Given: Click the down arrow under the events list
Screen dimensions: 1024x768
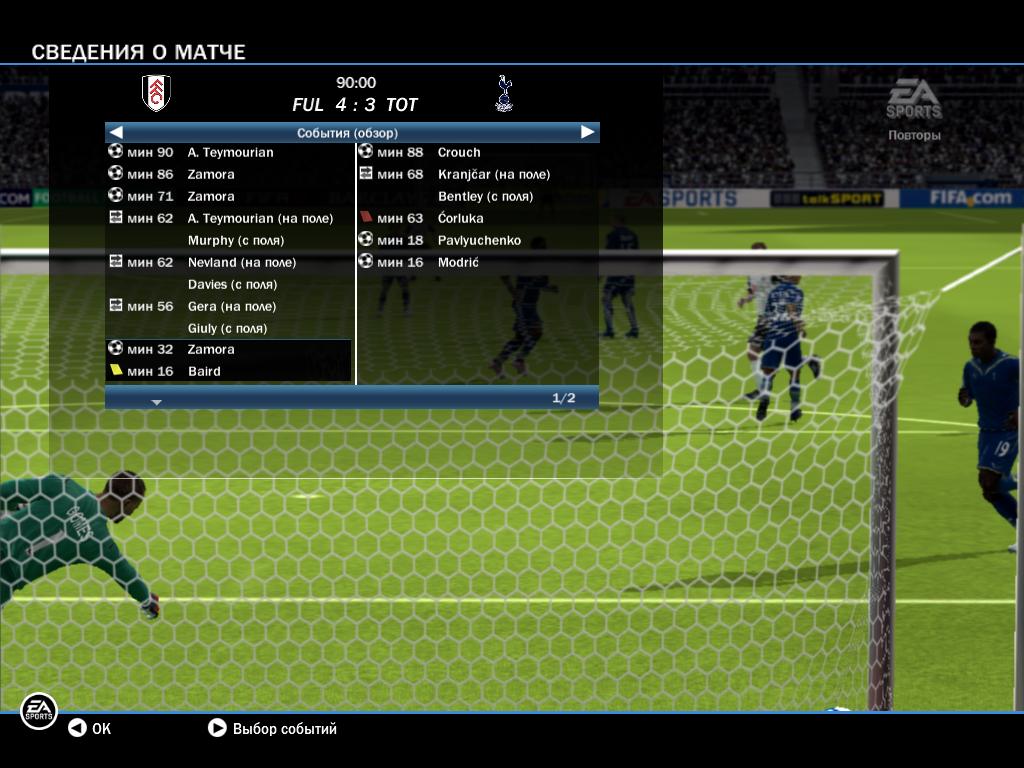Looking at the screenshot, I should (156, 402).
